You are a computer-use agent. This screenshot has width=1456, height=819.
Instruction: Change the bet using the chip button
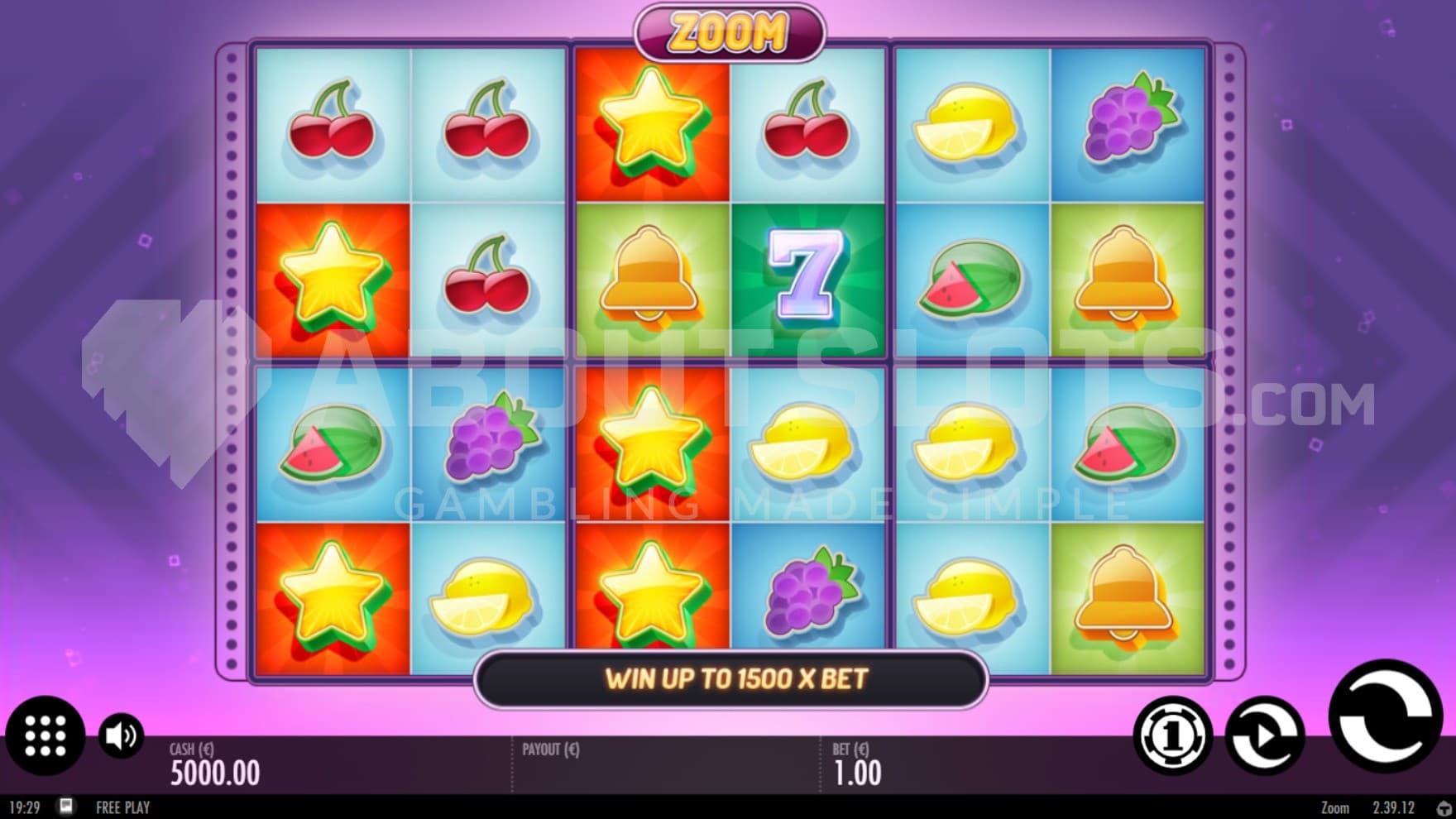coord(1172,735)
